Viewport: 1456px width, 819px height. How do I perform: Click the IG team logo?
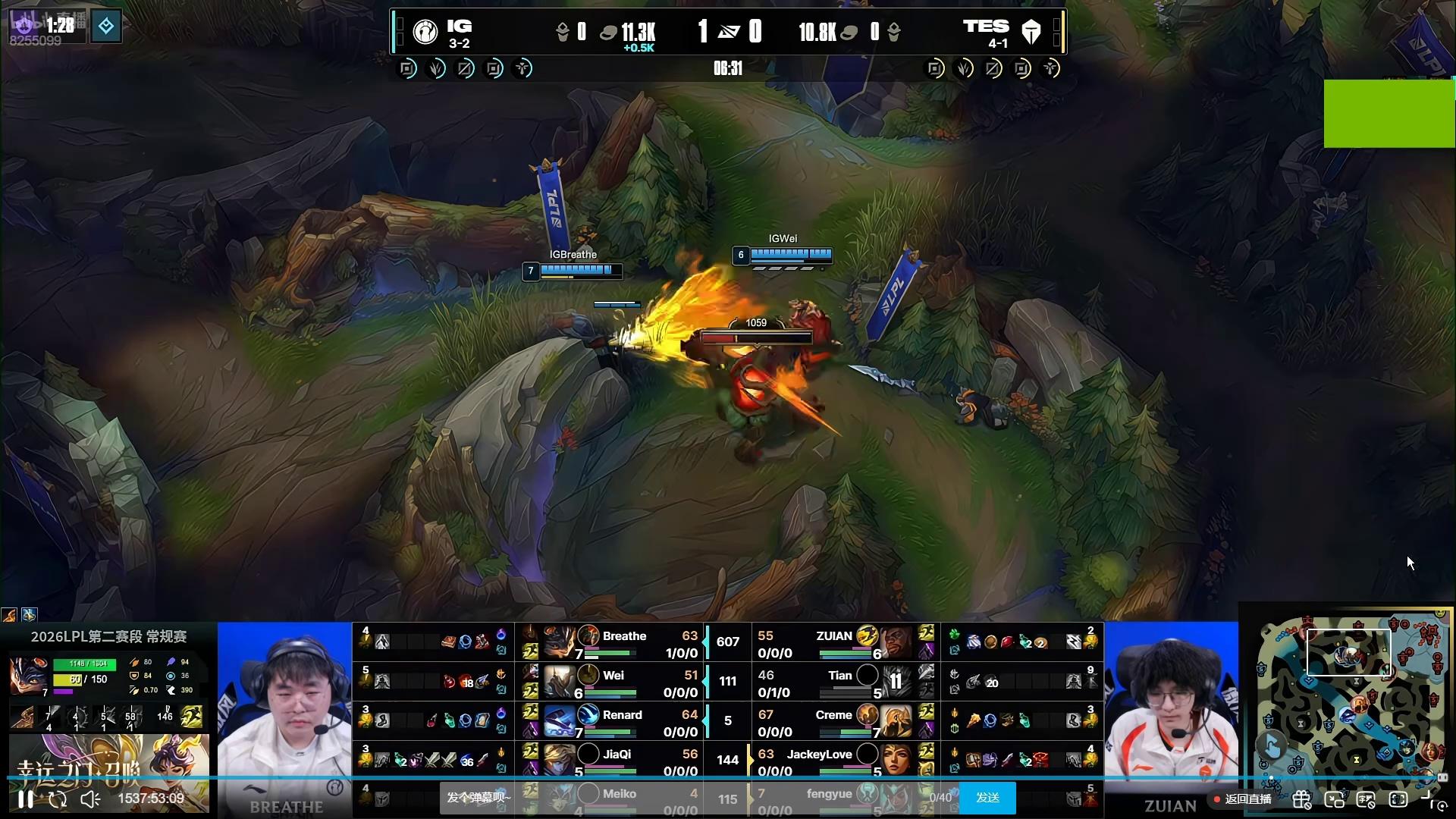(425, 32)
